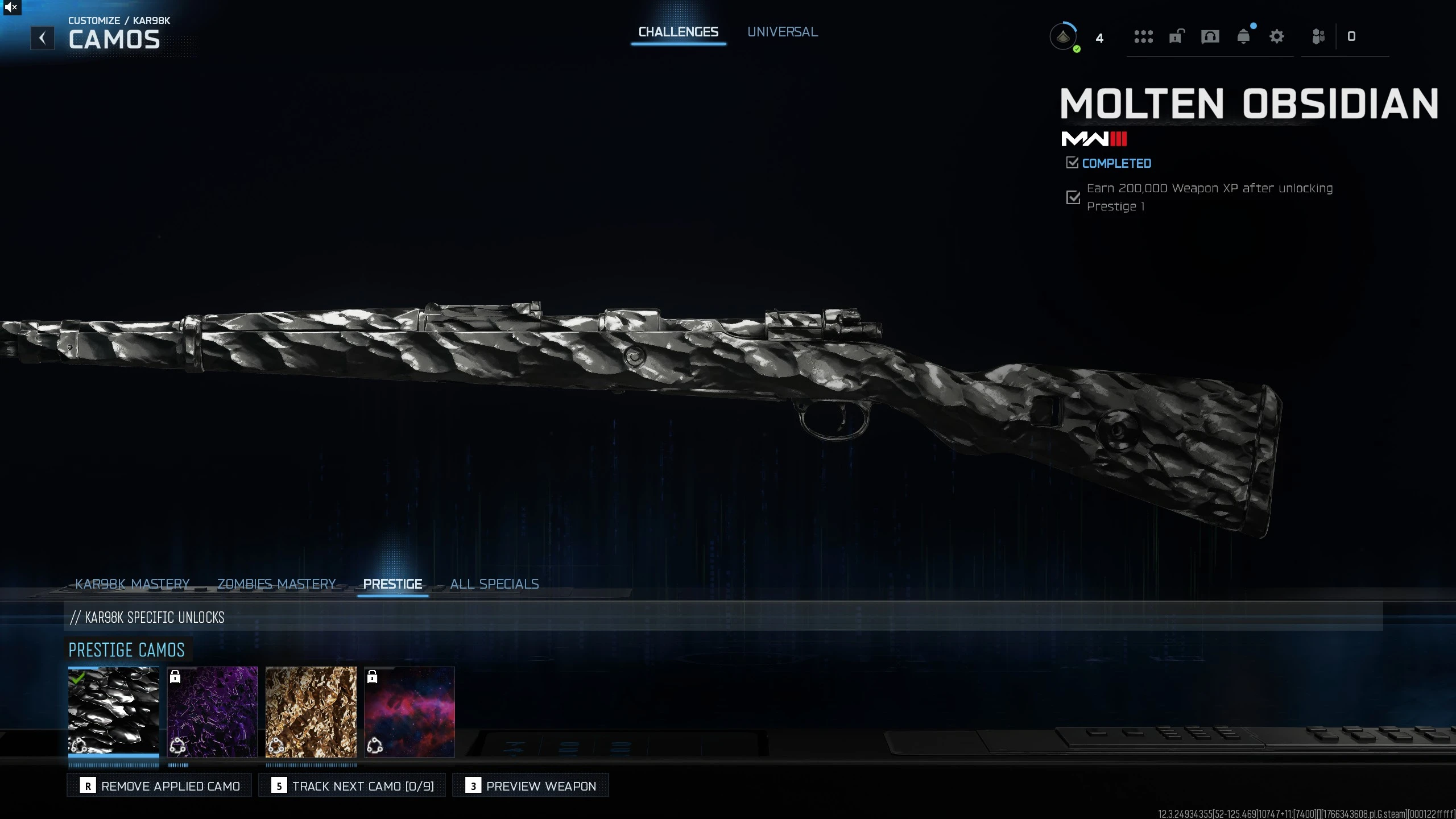Open the social/friends panel icon

click(x=1318, y=36)
